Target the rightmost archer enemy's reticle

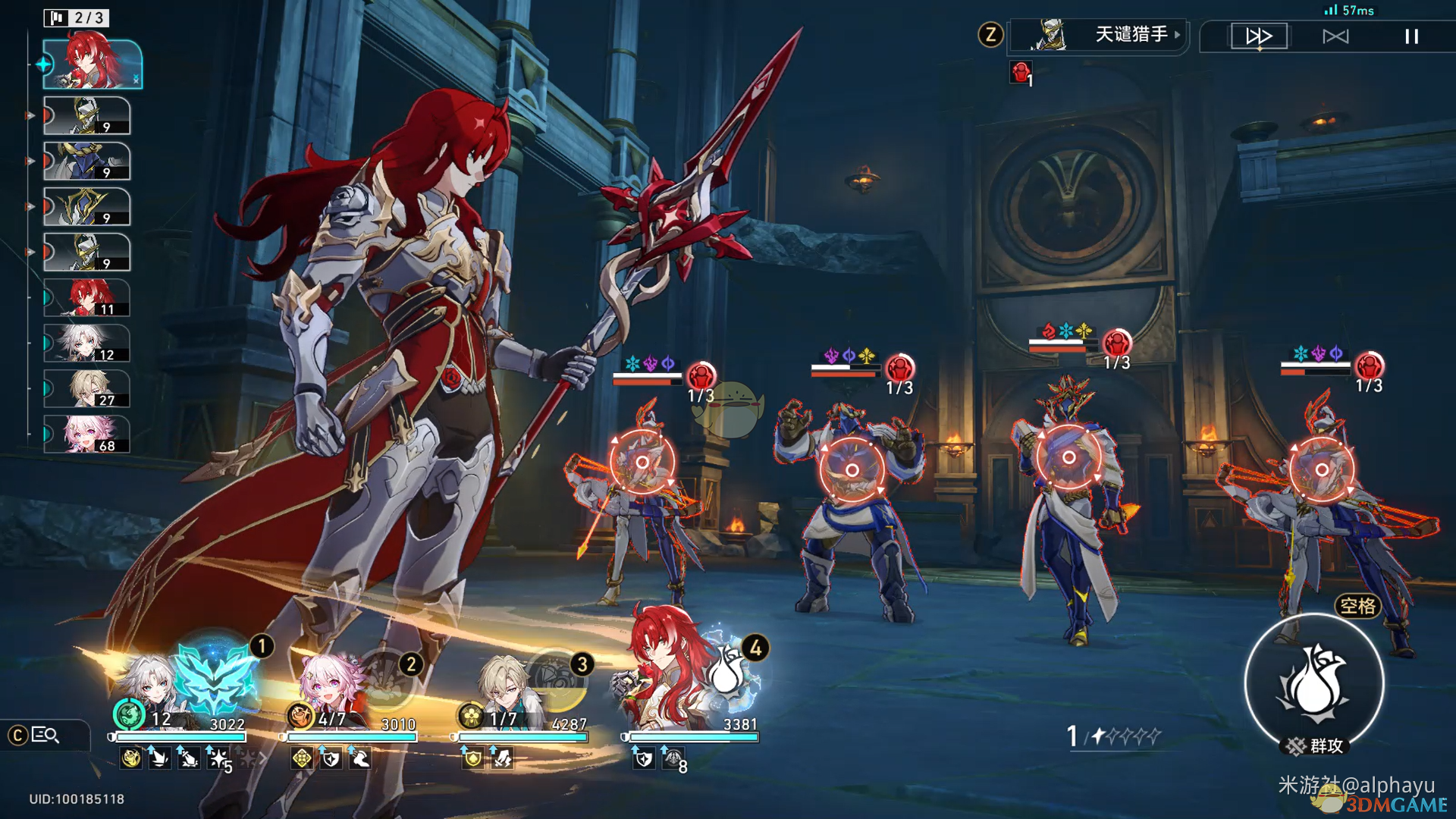coord(1321,469)
